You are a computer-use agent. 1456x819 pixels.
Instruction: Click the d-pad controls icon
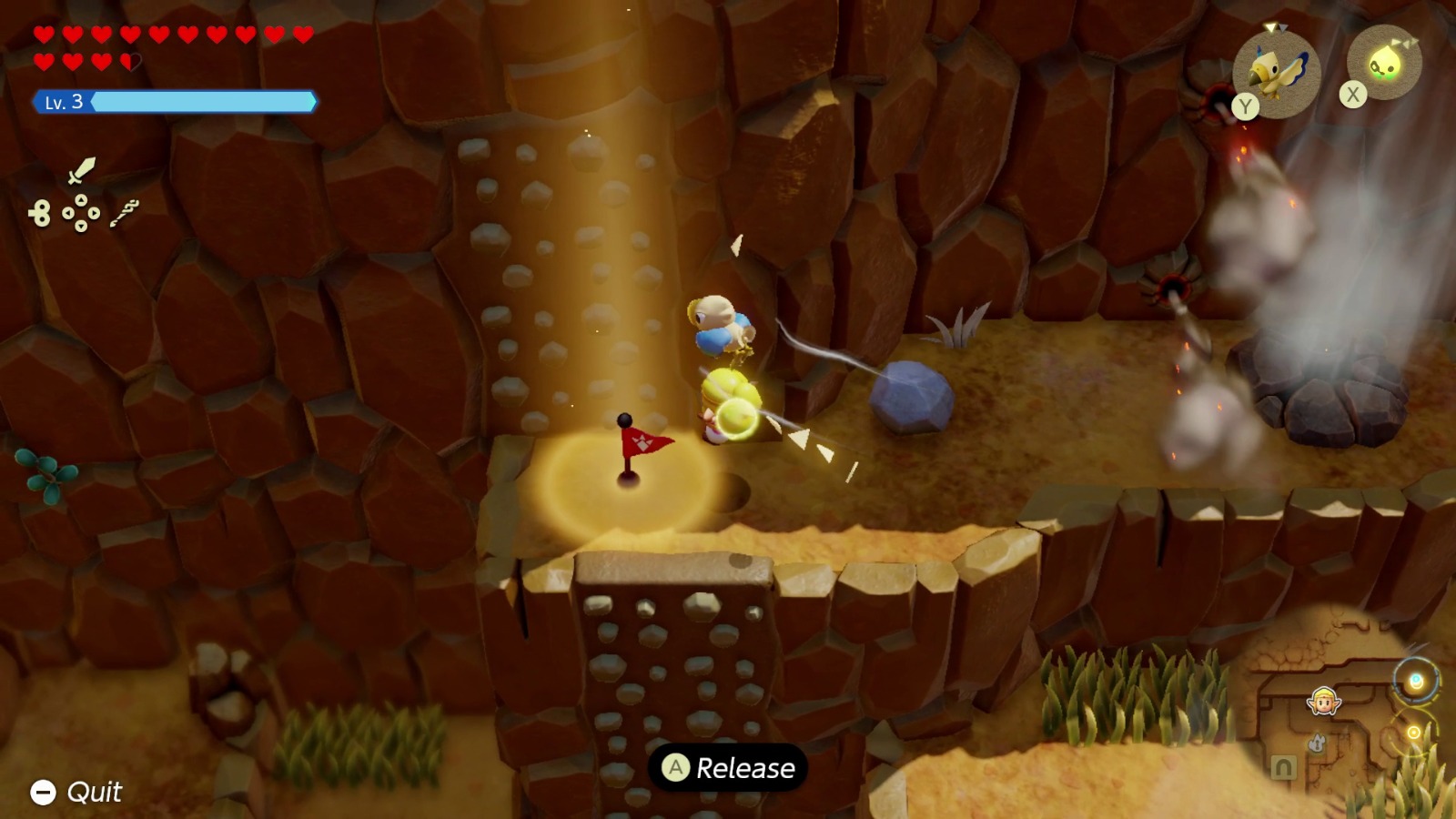tap(81, 213)
